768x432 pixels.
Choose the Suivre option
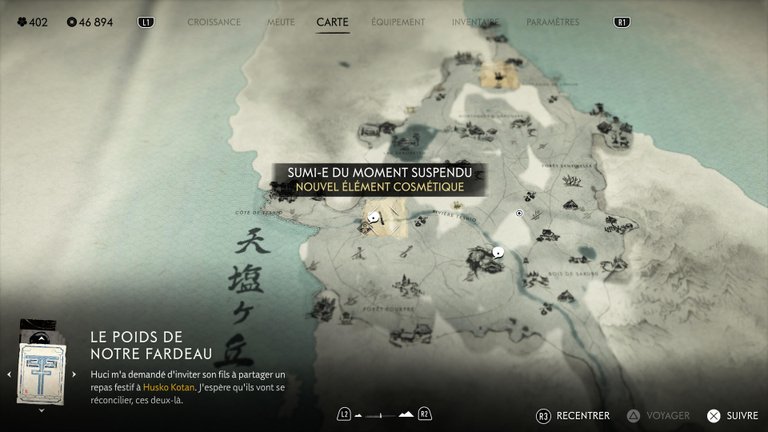[733, 415]
